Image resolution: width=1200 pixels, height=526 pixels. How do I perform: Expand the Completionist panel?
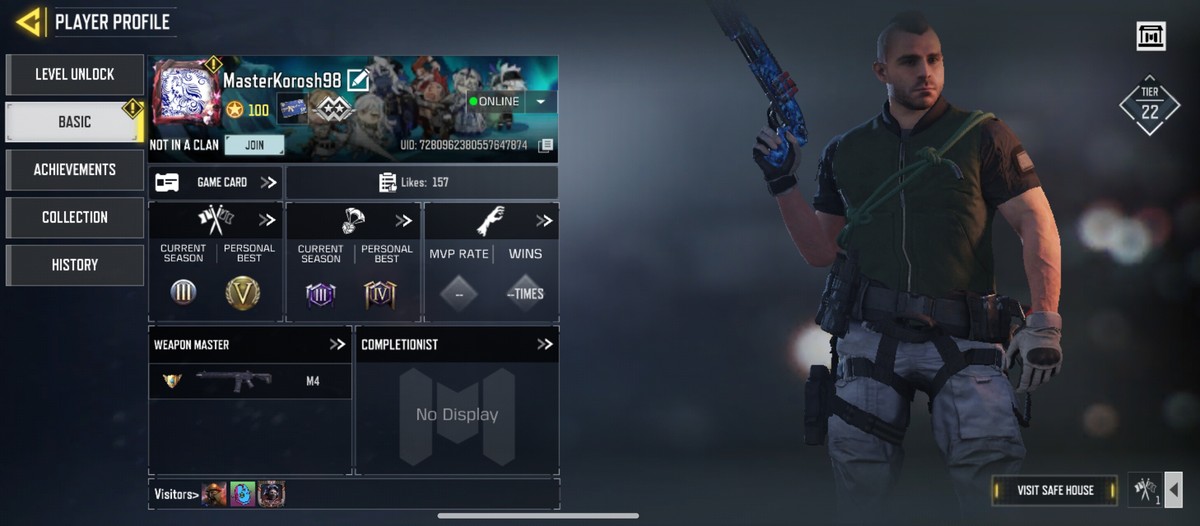[545, 344]
